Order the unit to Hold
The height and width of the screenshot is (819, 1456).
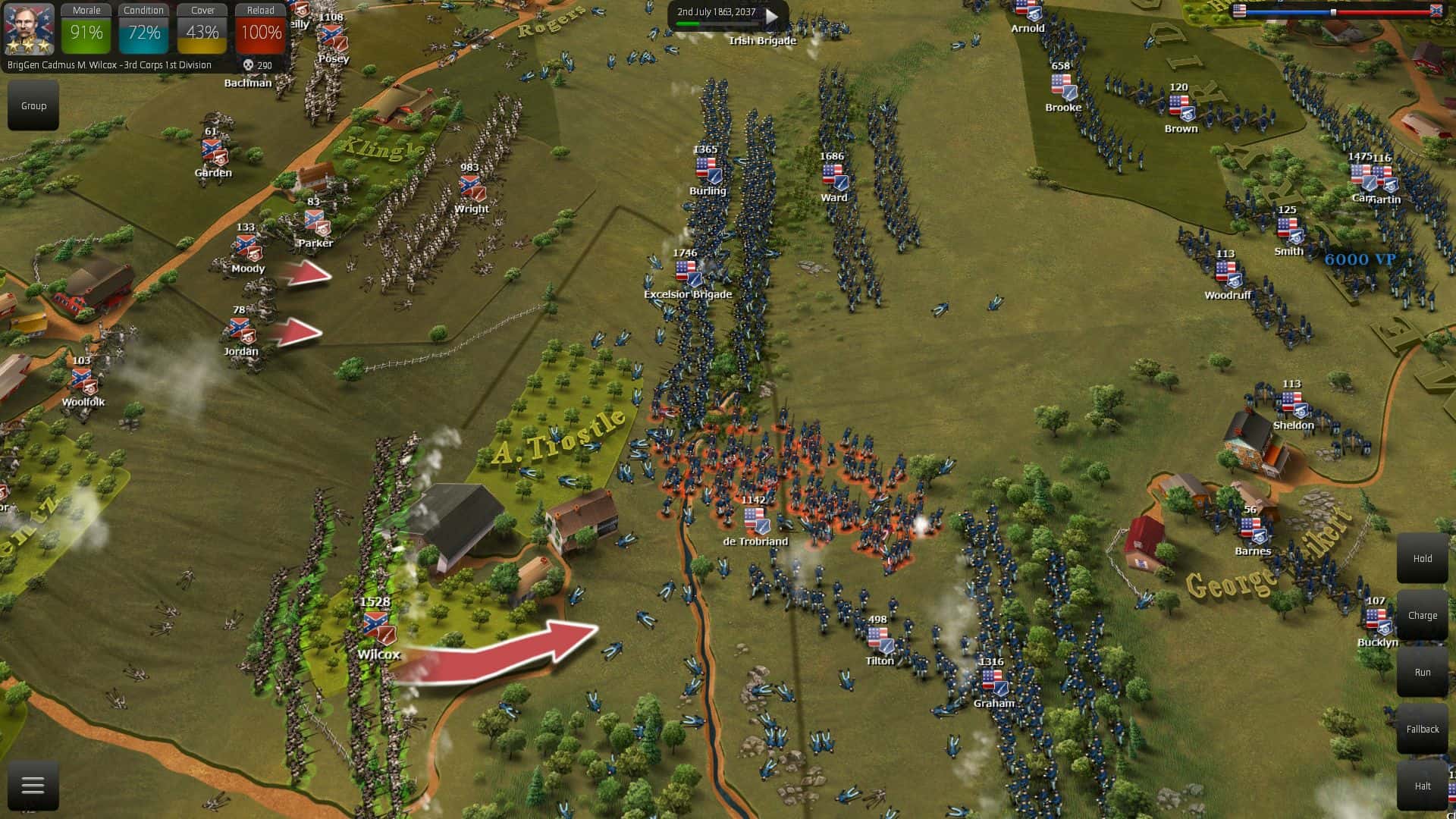[1422, 559]
